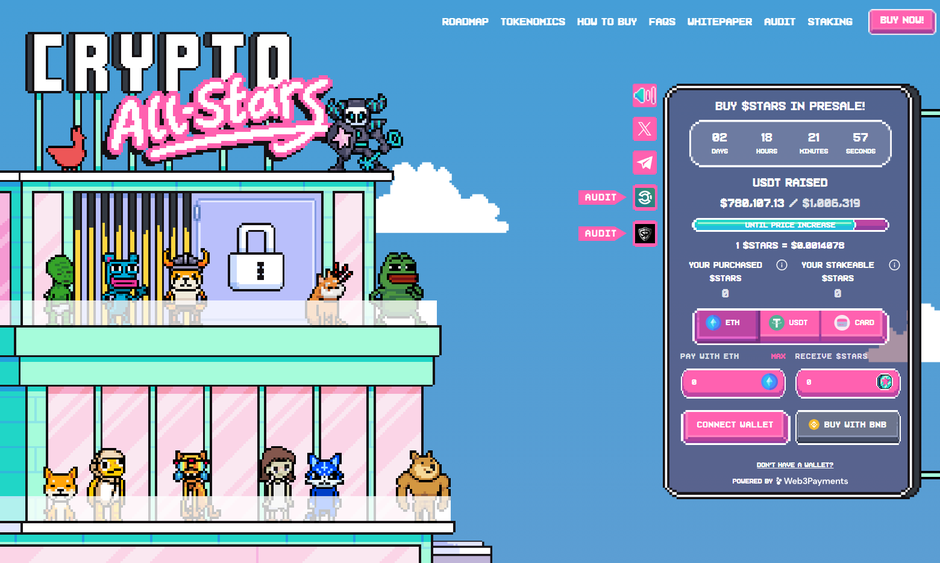Focus the Pay with ETH input field
Viewport: 940px width, 563px height.
click(722, 382)
